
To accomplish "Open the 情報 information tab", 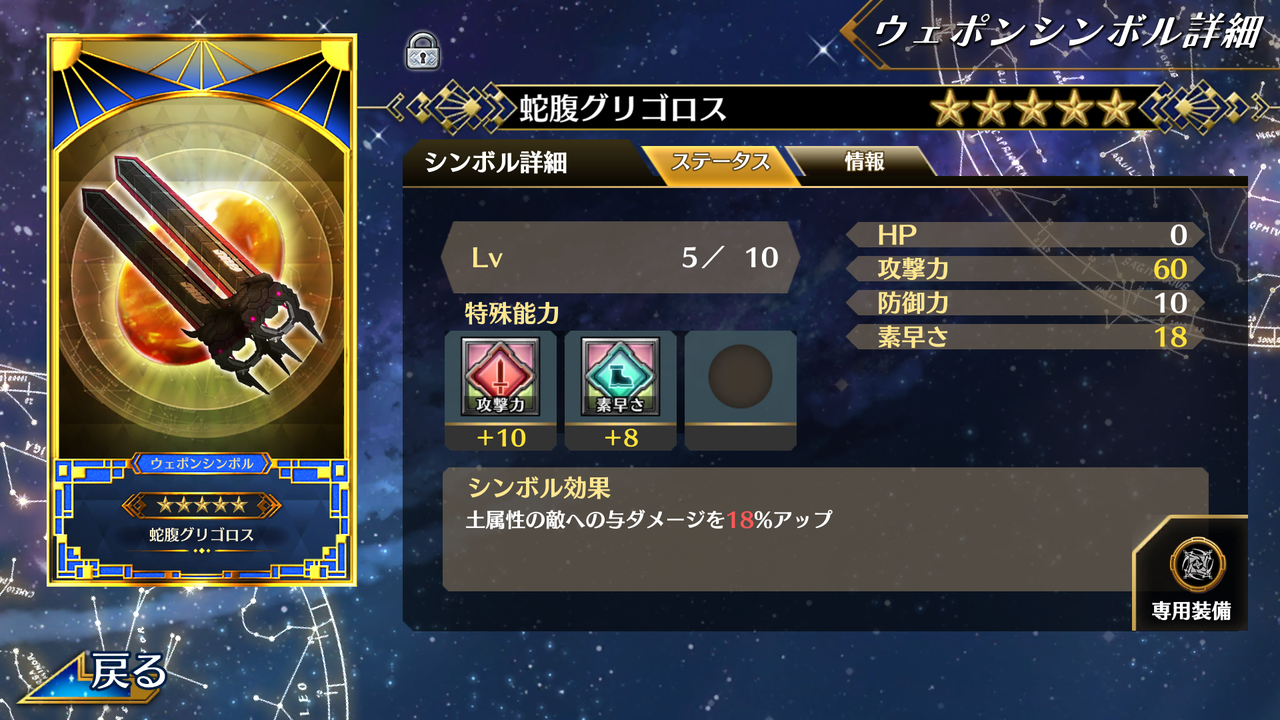I will click(x=862, y=160).
